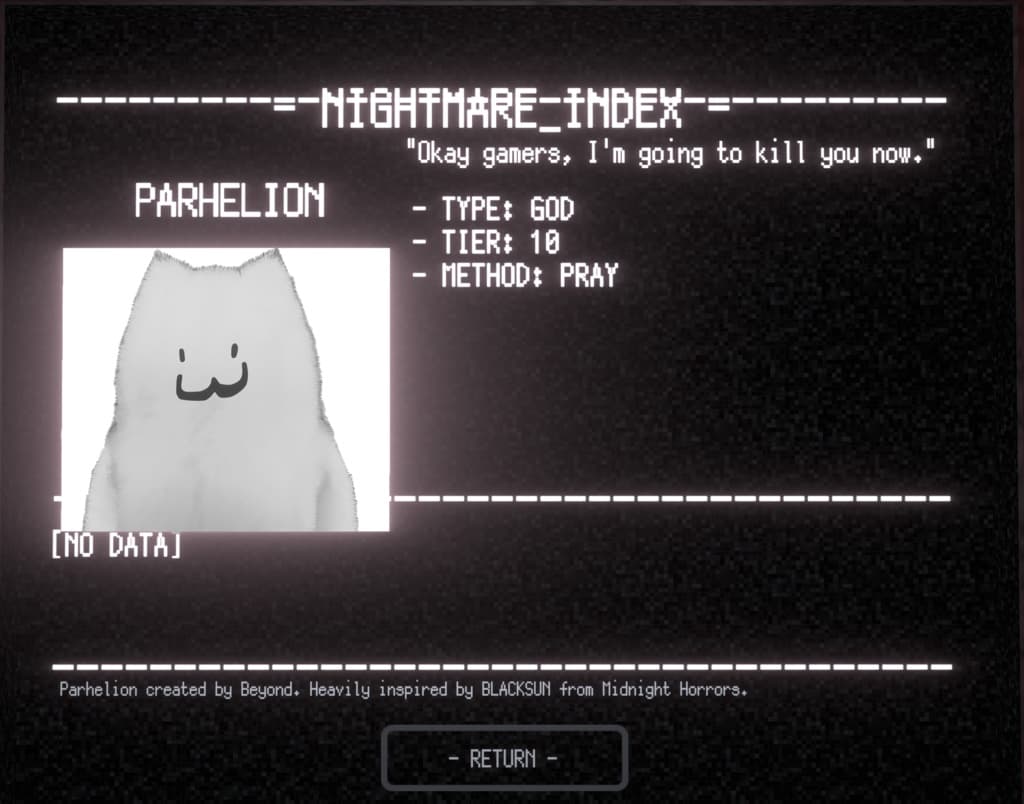Click the RETURN button
The image size is (1024, 804).
pos(504,758)
